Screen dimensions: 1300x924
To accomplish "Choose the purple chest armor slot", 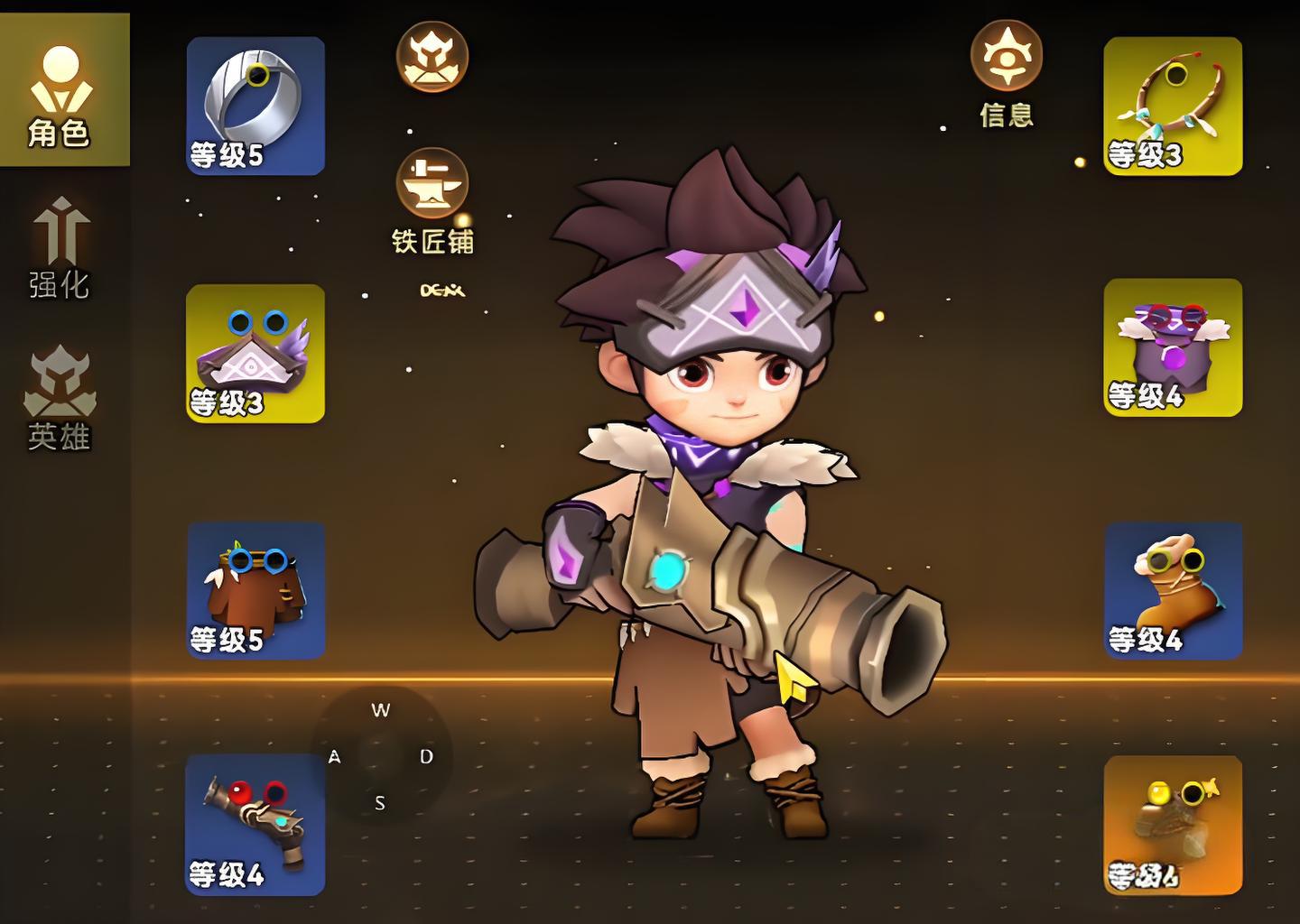I will point(1173,347).
